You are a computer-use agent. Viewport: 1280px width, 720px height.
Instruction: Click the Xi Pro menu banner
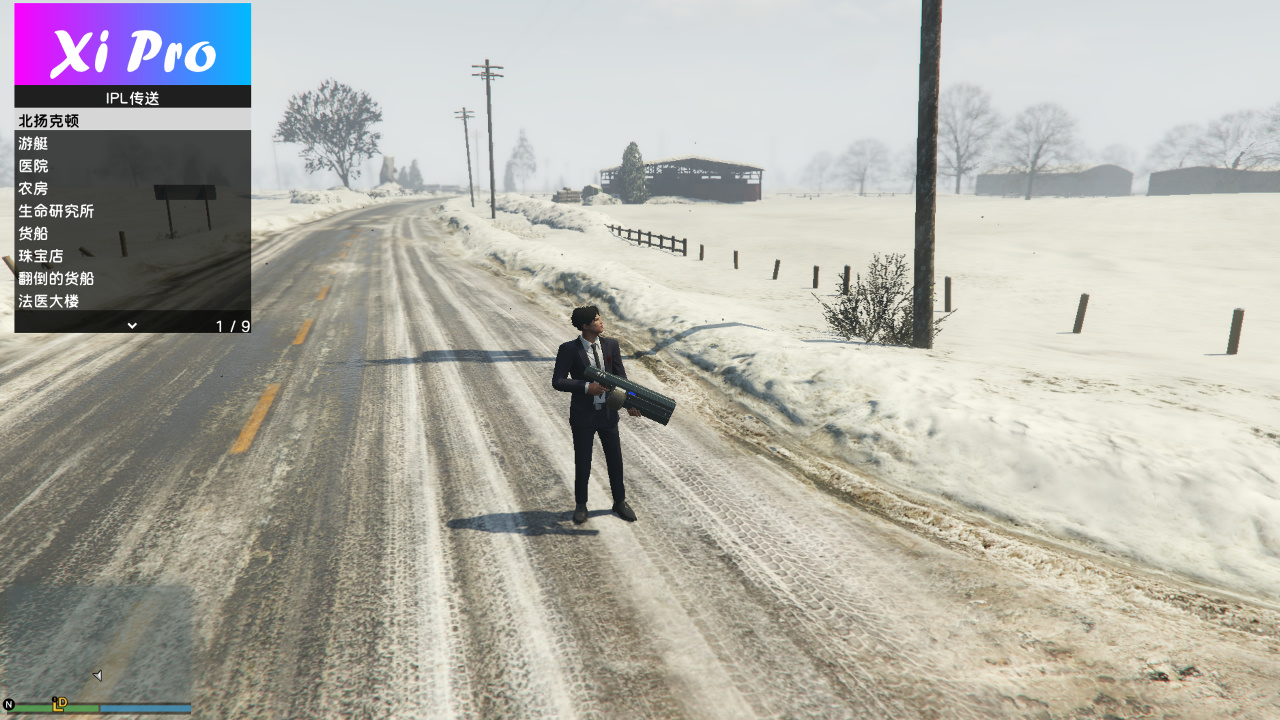[x=132, y=45]
